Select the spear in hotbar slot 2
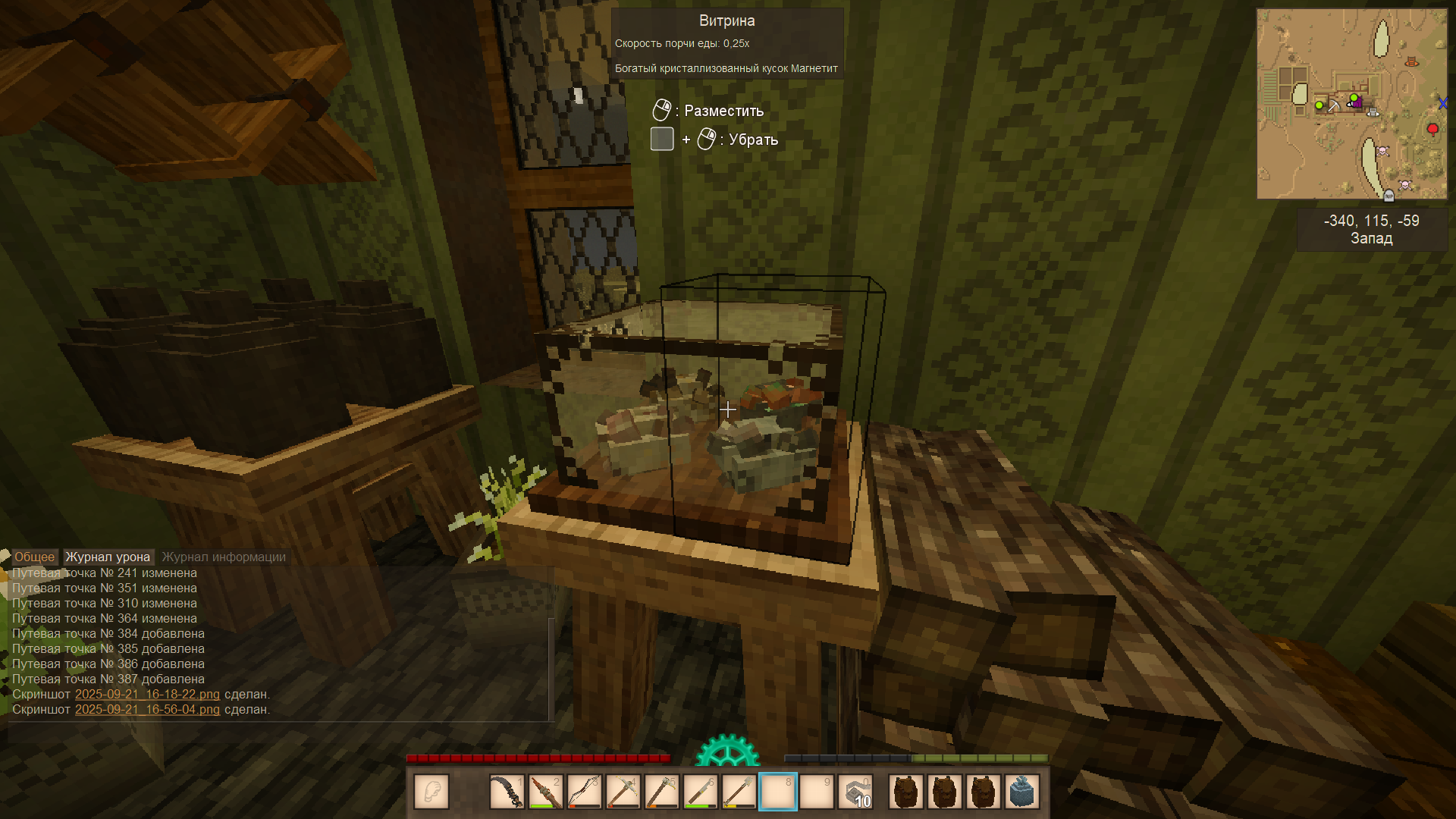The width and height of the screenshot is (1456, 819). pyautogui.click(x=545, y=792)
